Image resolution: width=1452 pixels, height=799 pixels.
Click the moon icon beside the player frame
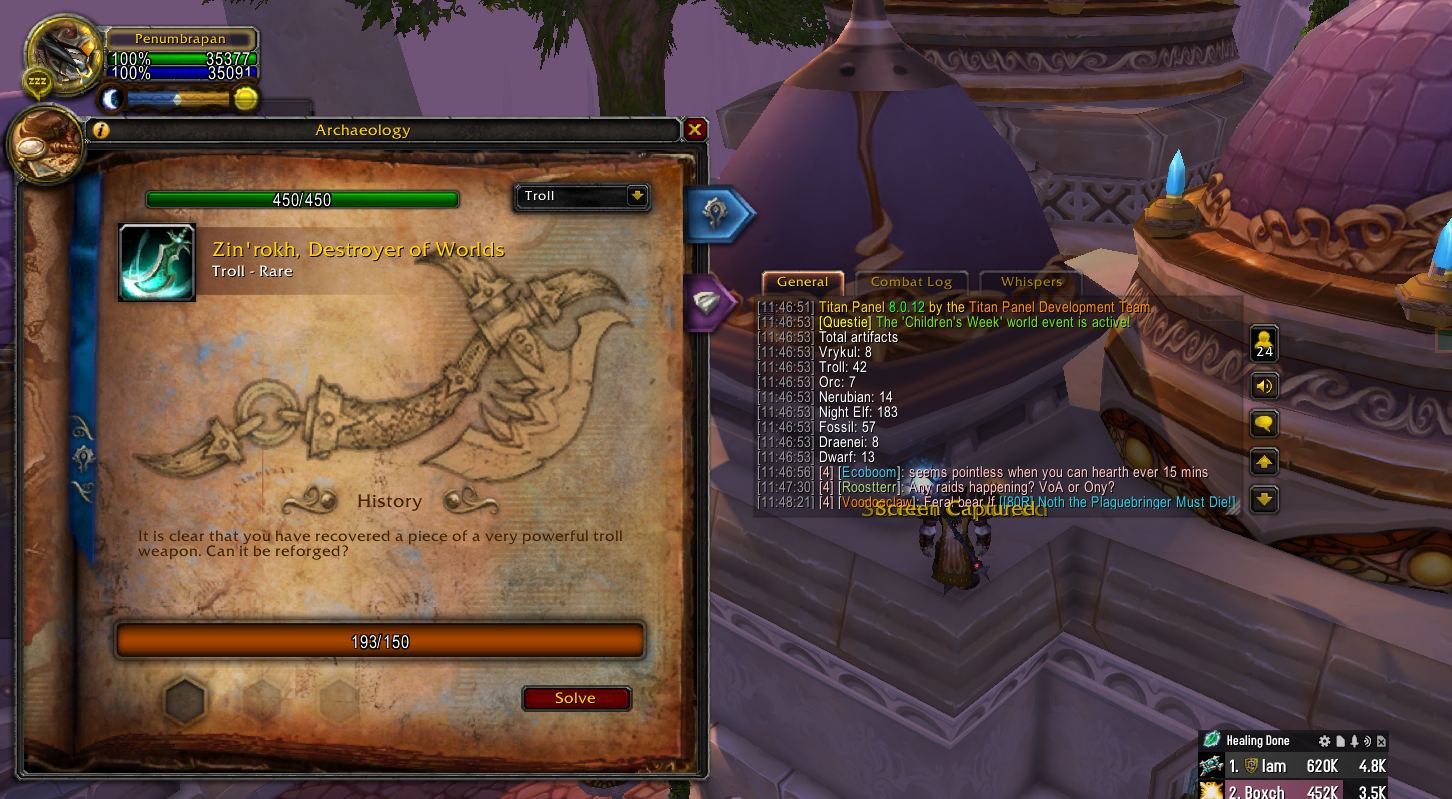[x=112, y=98]
